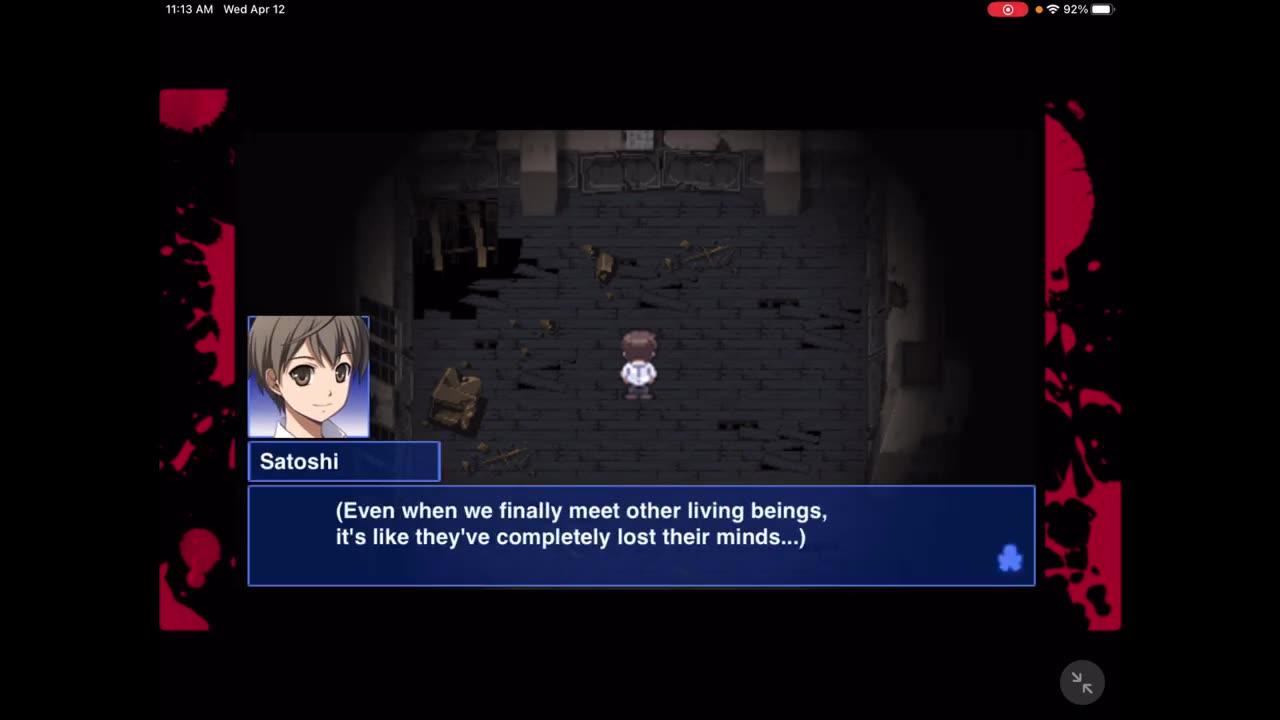Tap the 92% battery level indicator

pyautogui.click(x=1077, y=9)
